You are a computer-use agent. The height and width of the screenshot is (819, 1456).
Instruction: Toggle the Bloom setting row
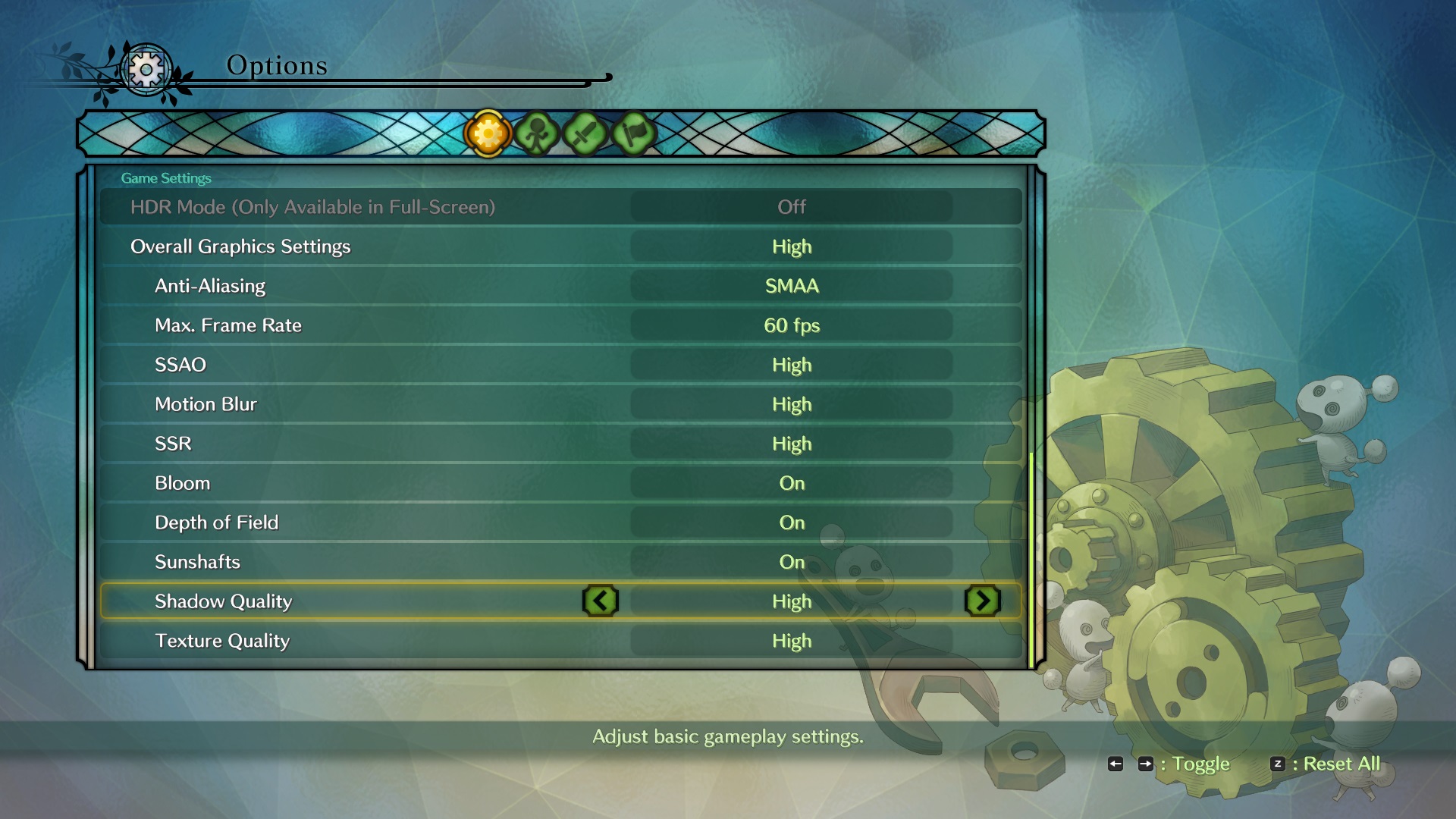pyautogui.click(x=561, y=483)
